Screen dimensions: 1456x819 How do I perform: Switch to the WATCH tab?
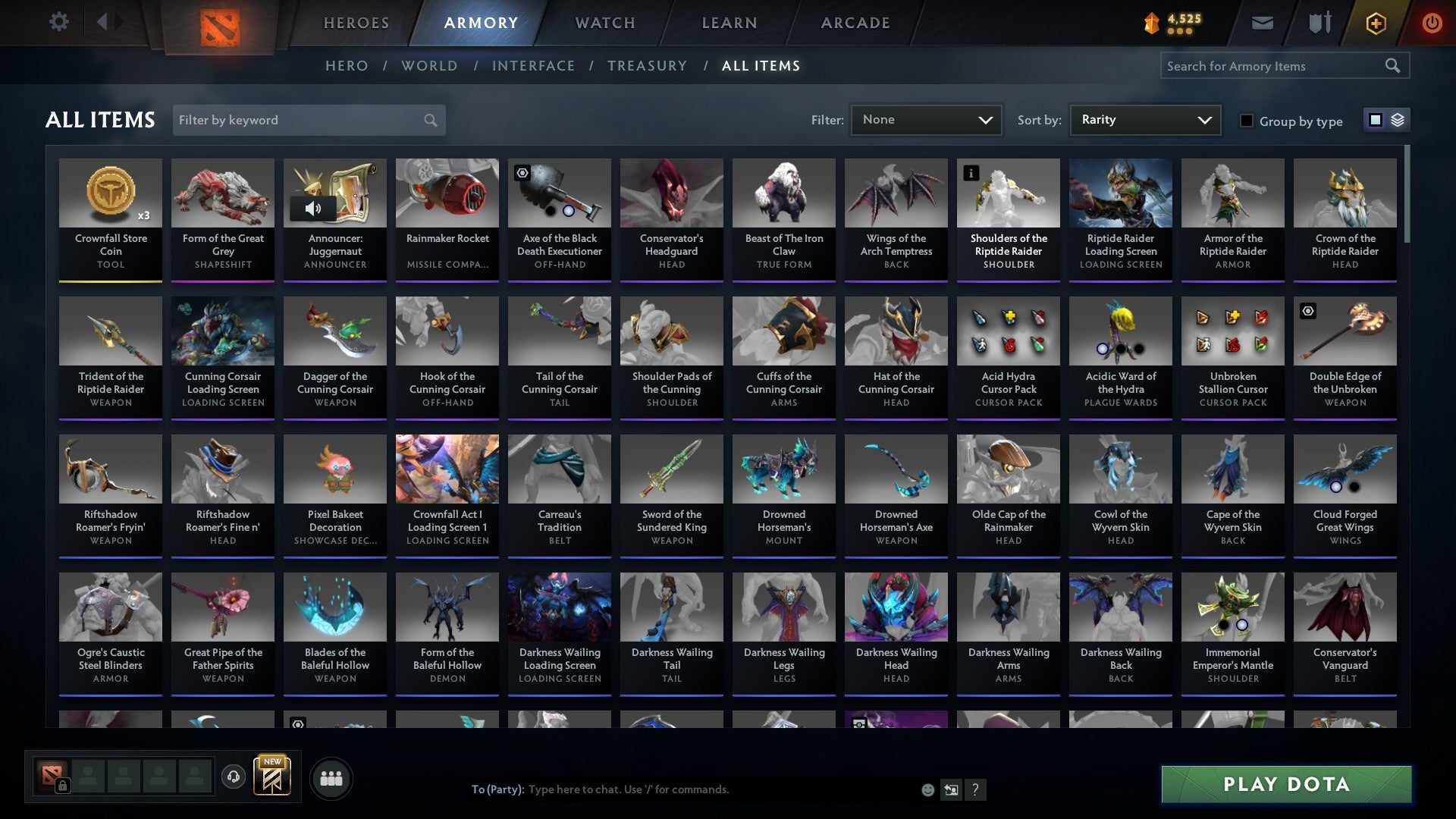pyautogui.click(x=604, y=23)
